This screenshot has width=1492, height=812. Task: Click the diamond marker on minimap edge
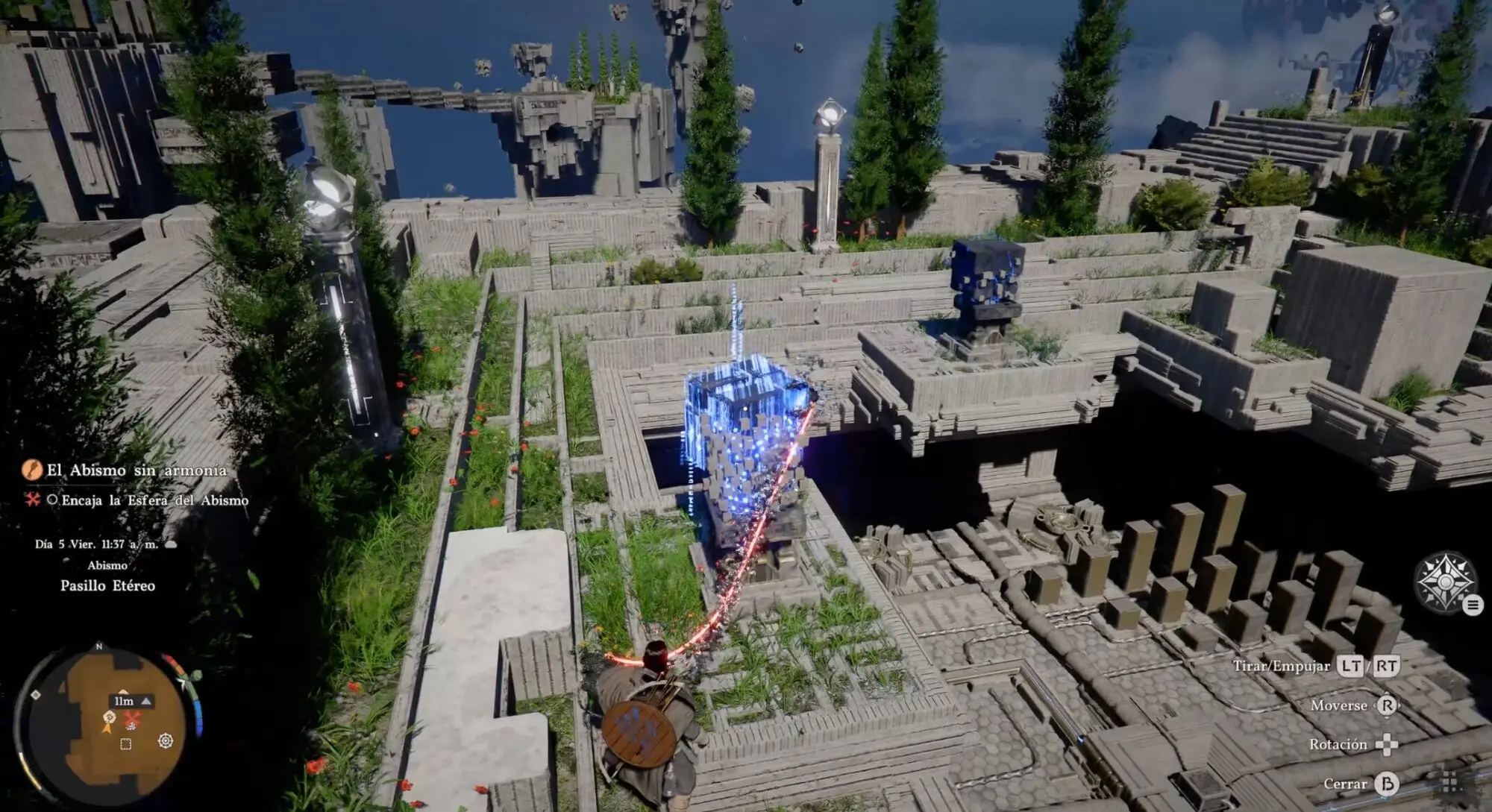(36, 695)
